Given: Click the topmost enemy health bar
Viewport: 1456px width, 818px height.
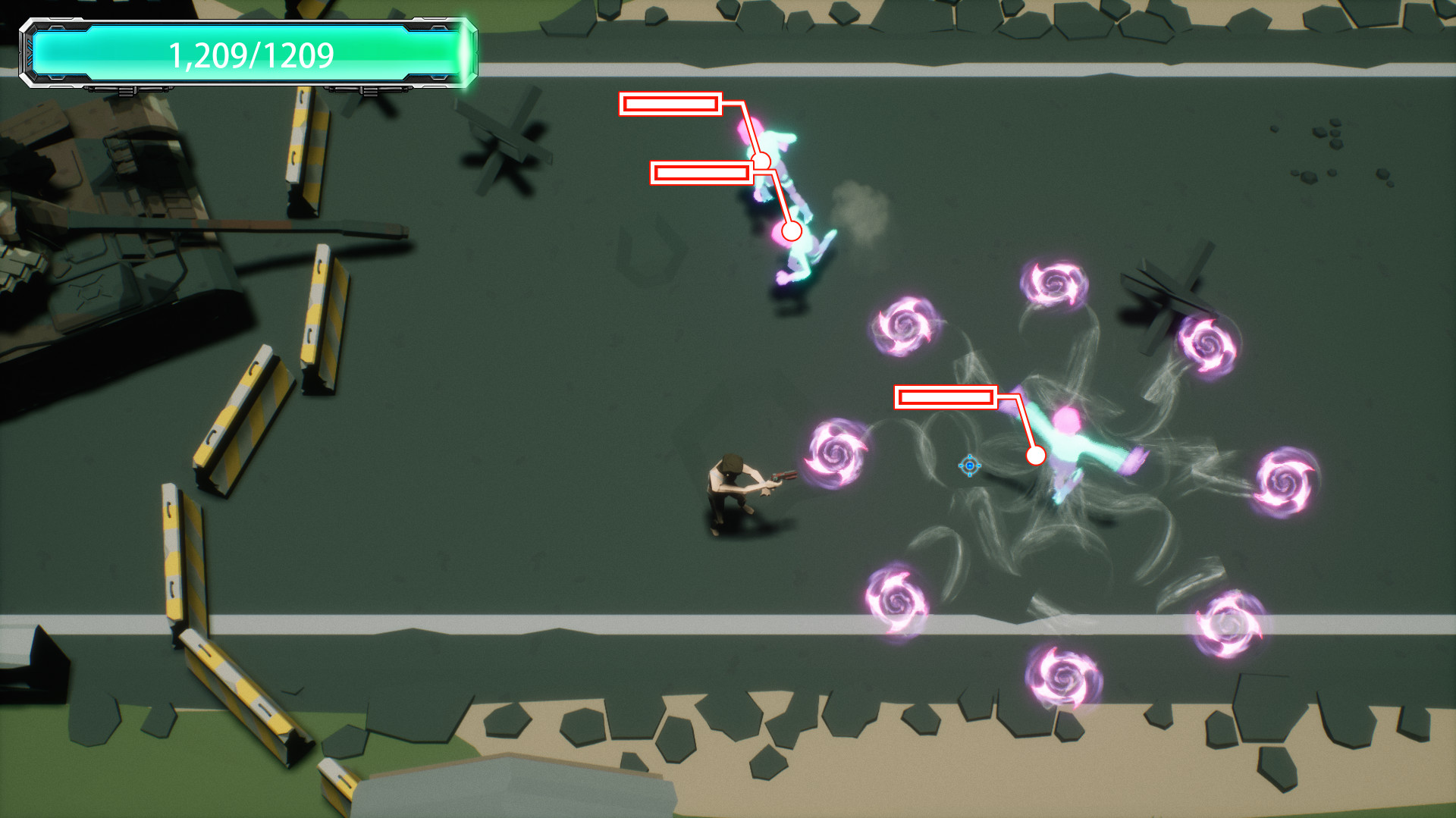Looking at the screenshot, I should tap(672, 105).
